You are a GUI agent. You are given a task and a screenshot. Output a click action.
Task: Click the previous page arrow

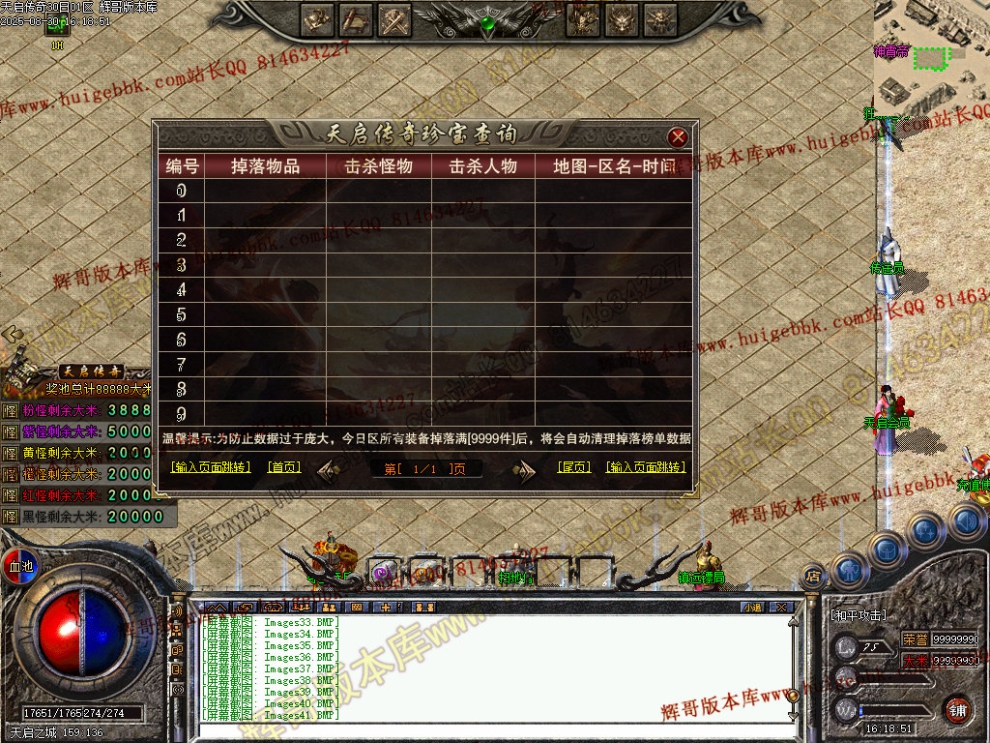coord(330,469)
